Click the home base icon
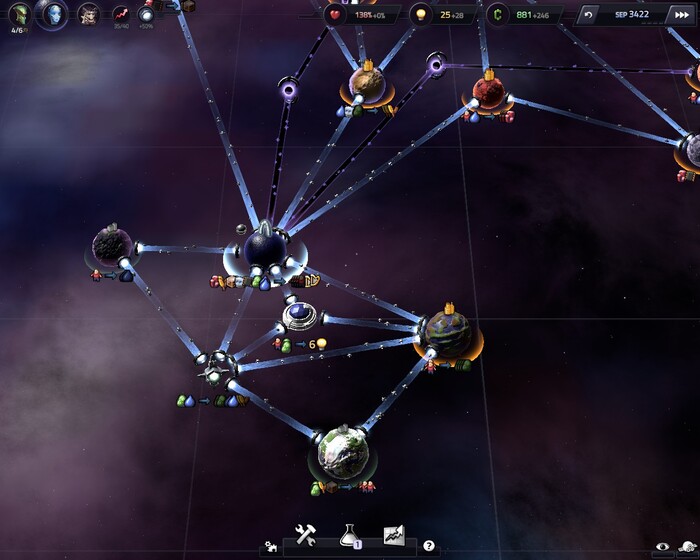700x560 pixels. click(x=270, y=547)
